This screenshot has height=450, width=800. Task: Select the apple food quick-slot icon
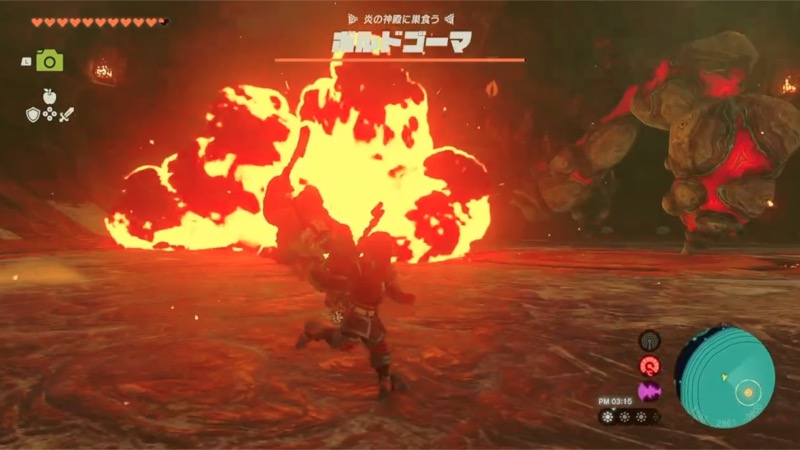(49, 97)
